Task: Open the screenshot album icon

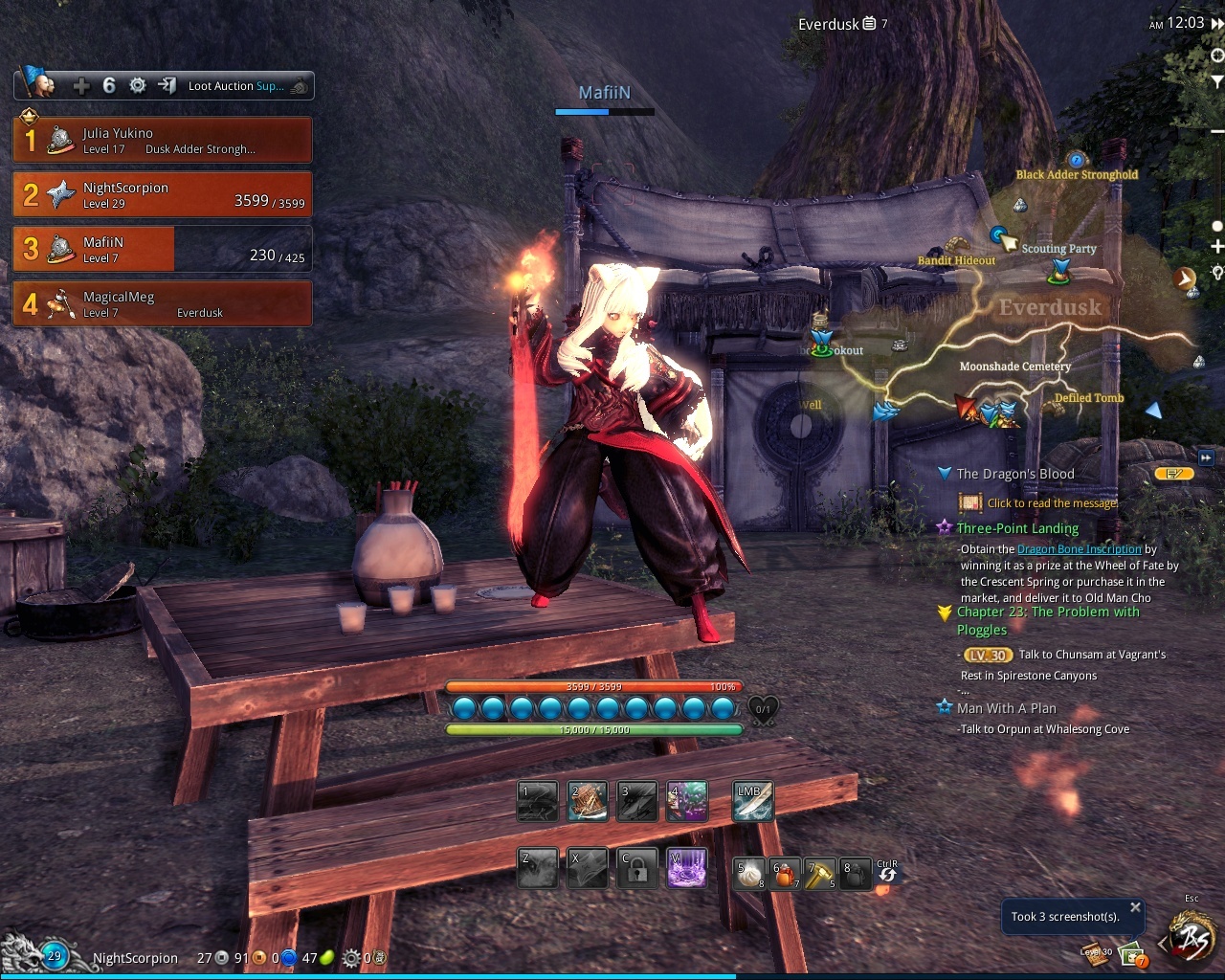Action: 1132,954
